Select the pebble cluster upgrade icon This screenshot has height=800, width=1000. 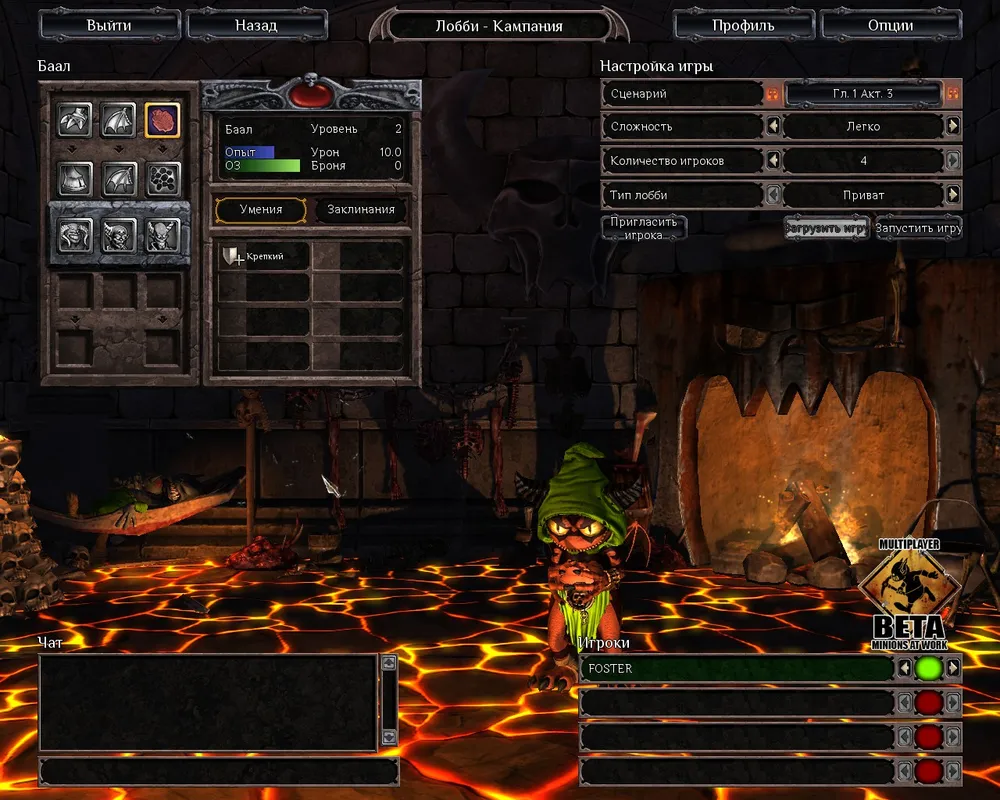pyautogui.click(x=162, y=179)
